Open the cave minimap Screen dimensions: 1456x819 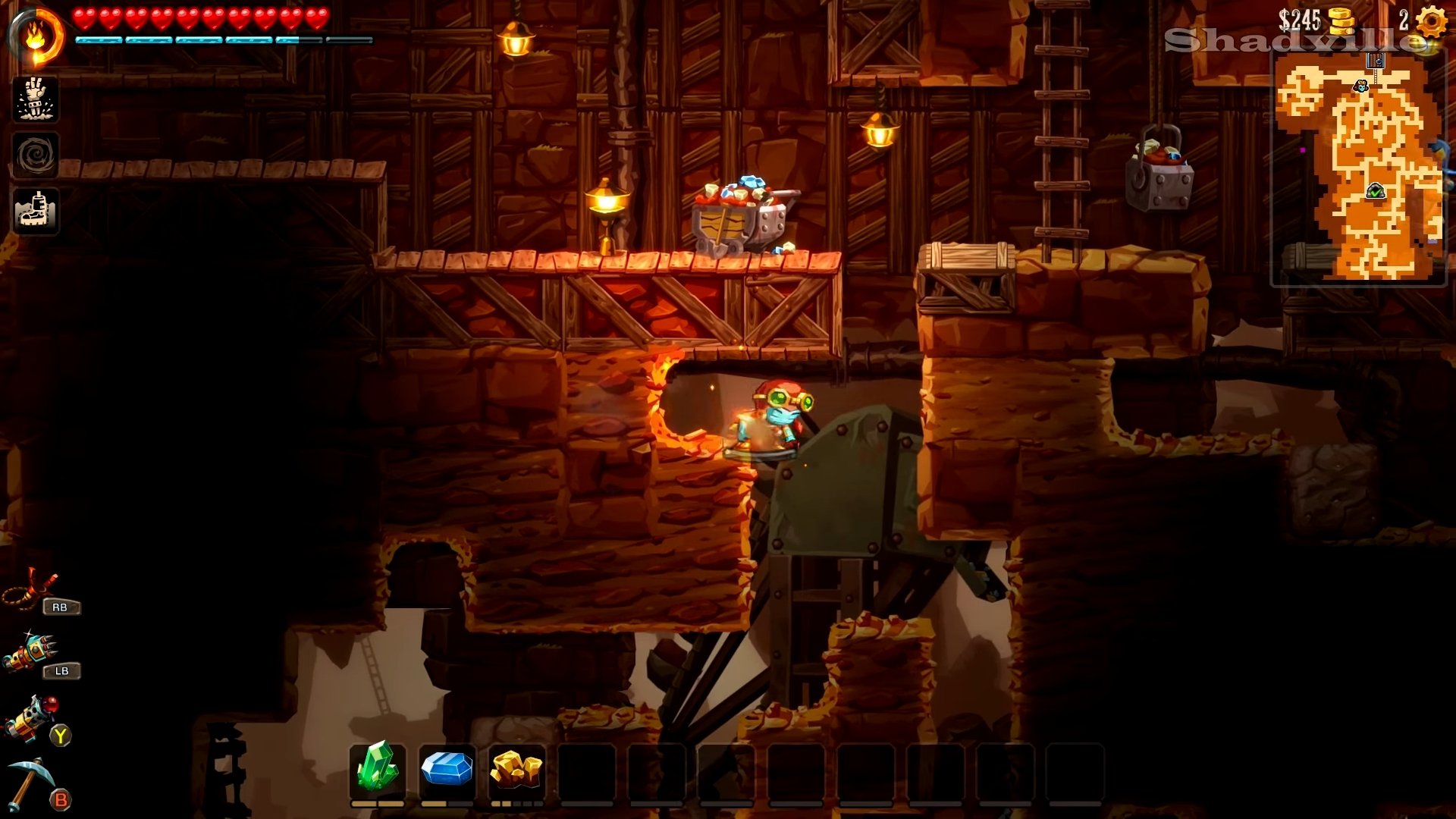pyautogui.click(x=1358, y=168)
